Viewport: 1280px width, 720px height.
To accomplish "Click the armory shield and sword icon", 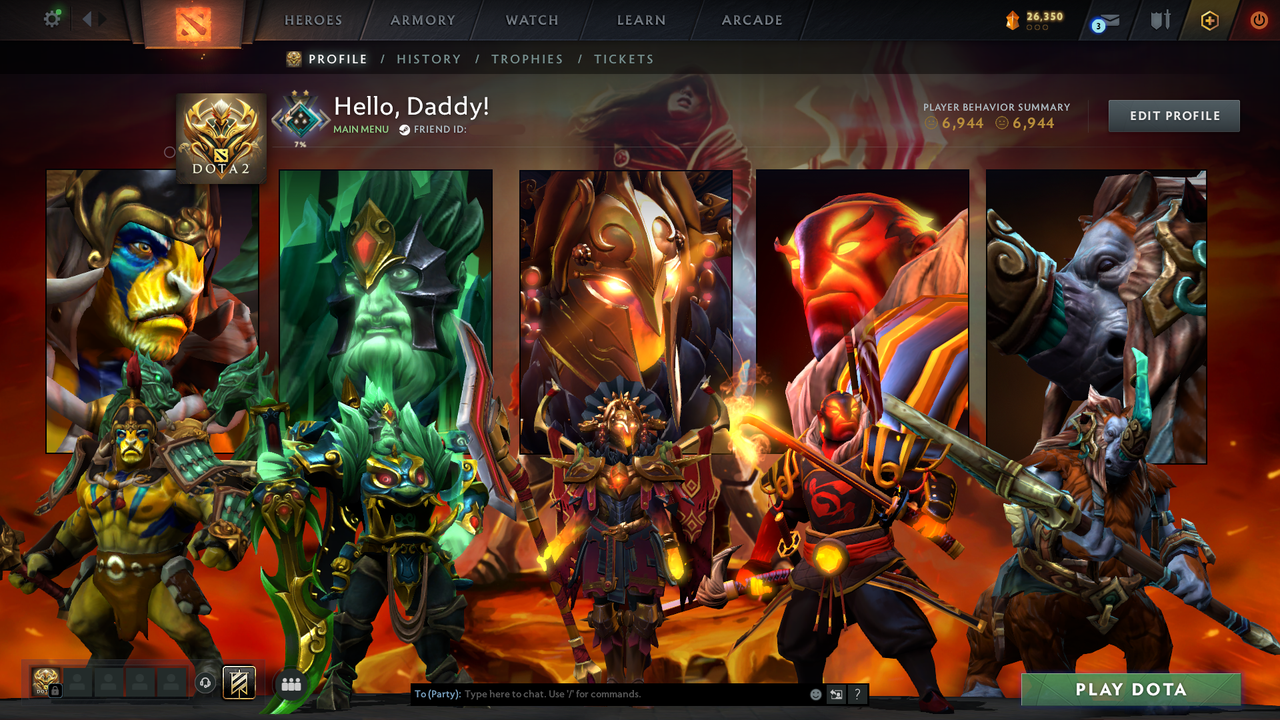I will pos(1163,20).
